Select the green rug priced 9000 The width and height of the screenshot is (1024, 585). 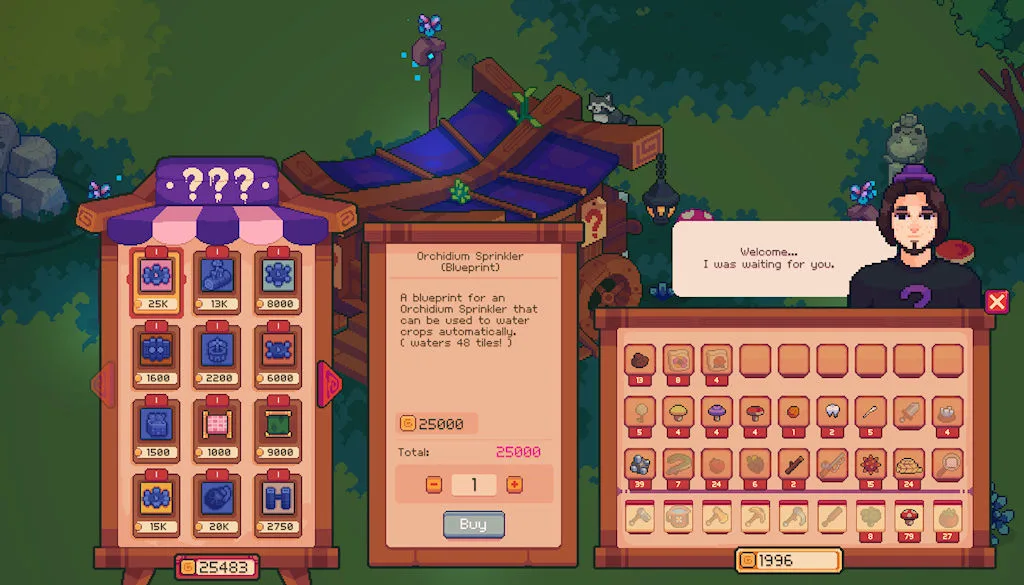[277, 423]
